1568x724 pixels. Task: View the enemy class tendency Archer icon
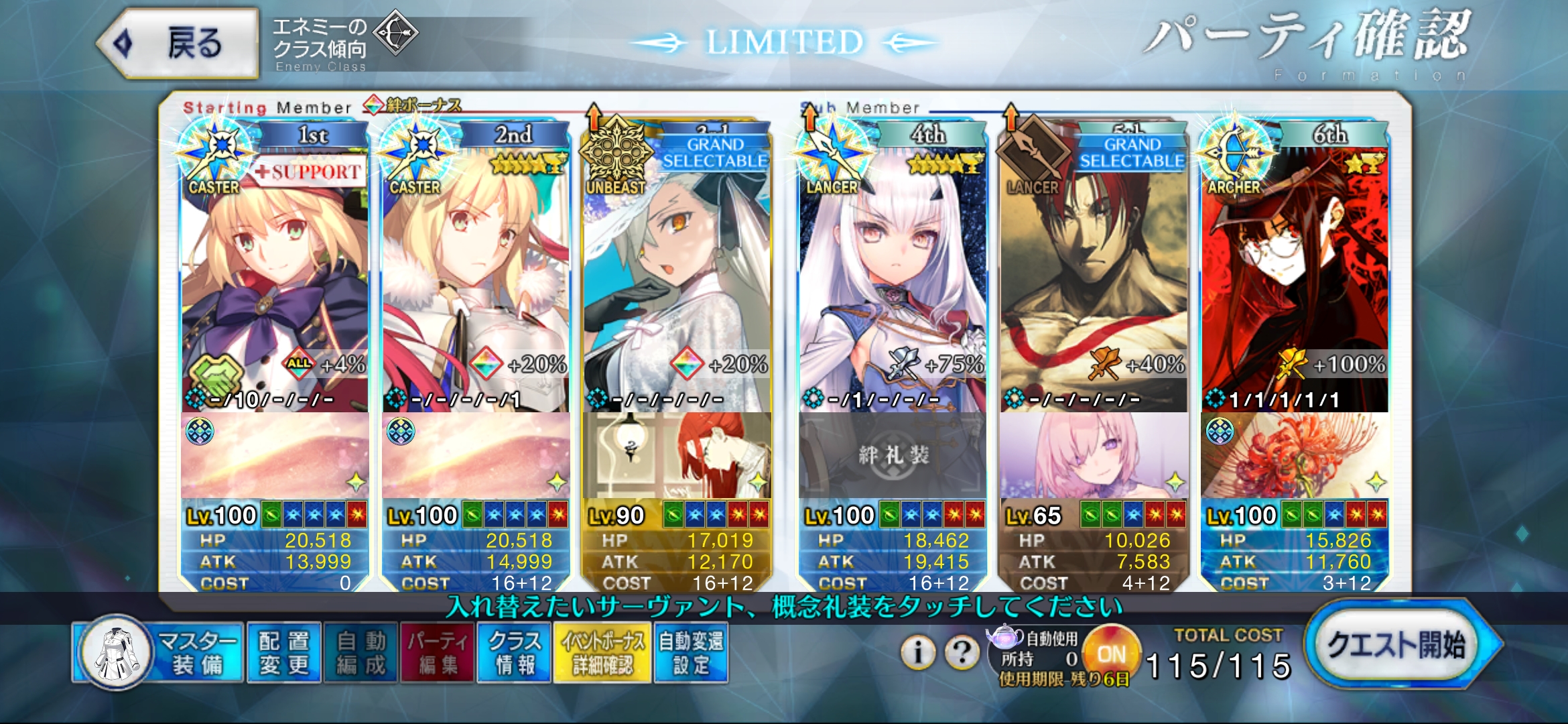tap(395, 32)
